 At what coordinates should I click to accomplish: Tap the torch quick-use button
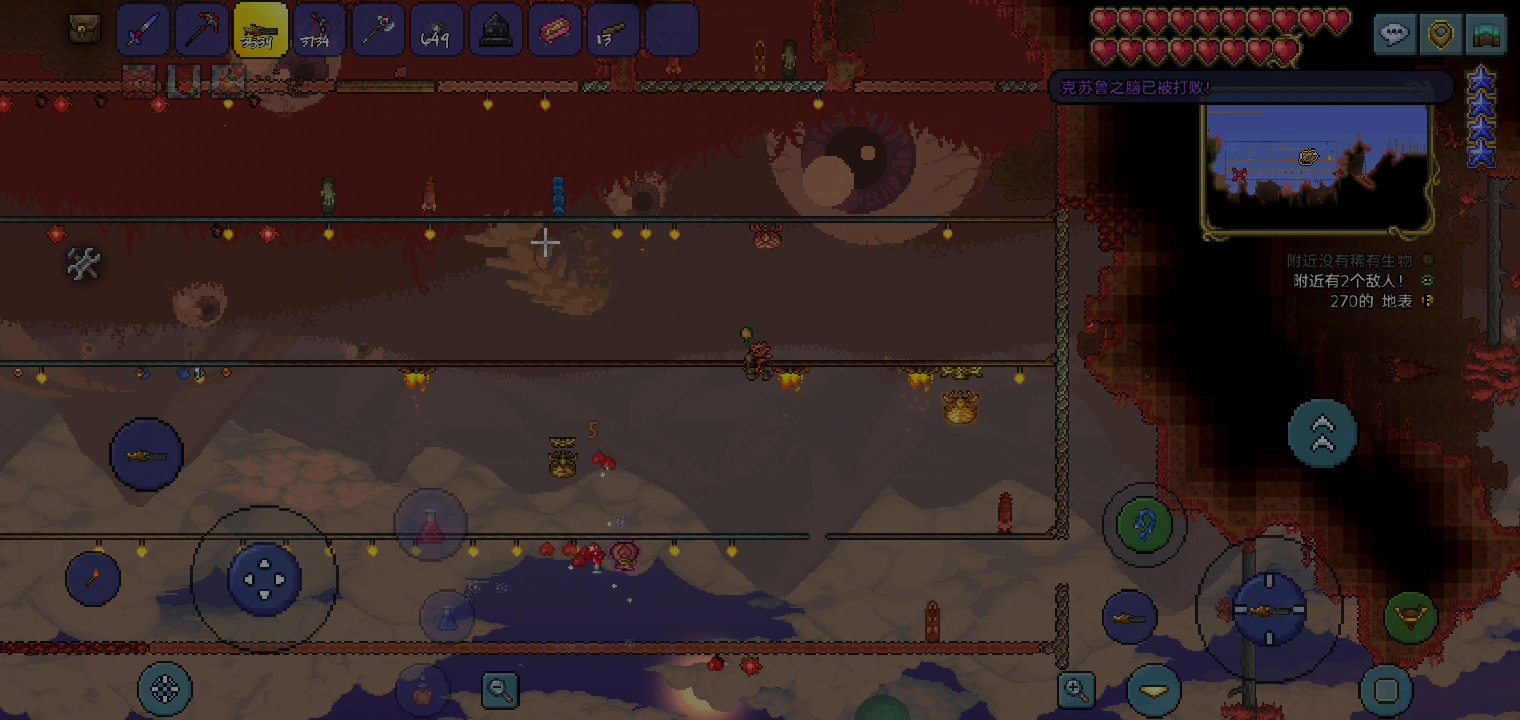[93, 578]
